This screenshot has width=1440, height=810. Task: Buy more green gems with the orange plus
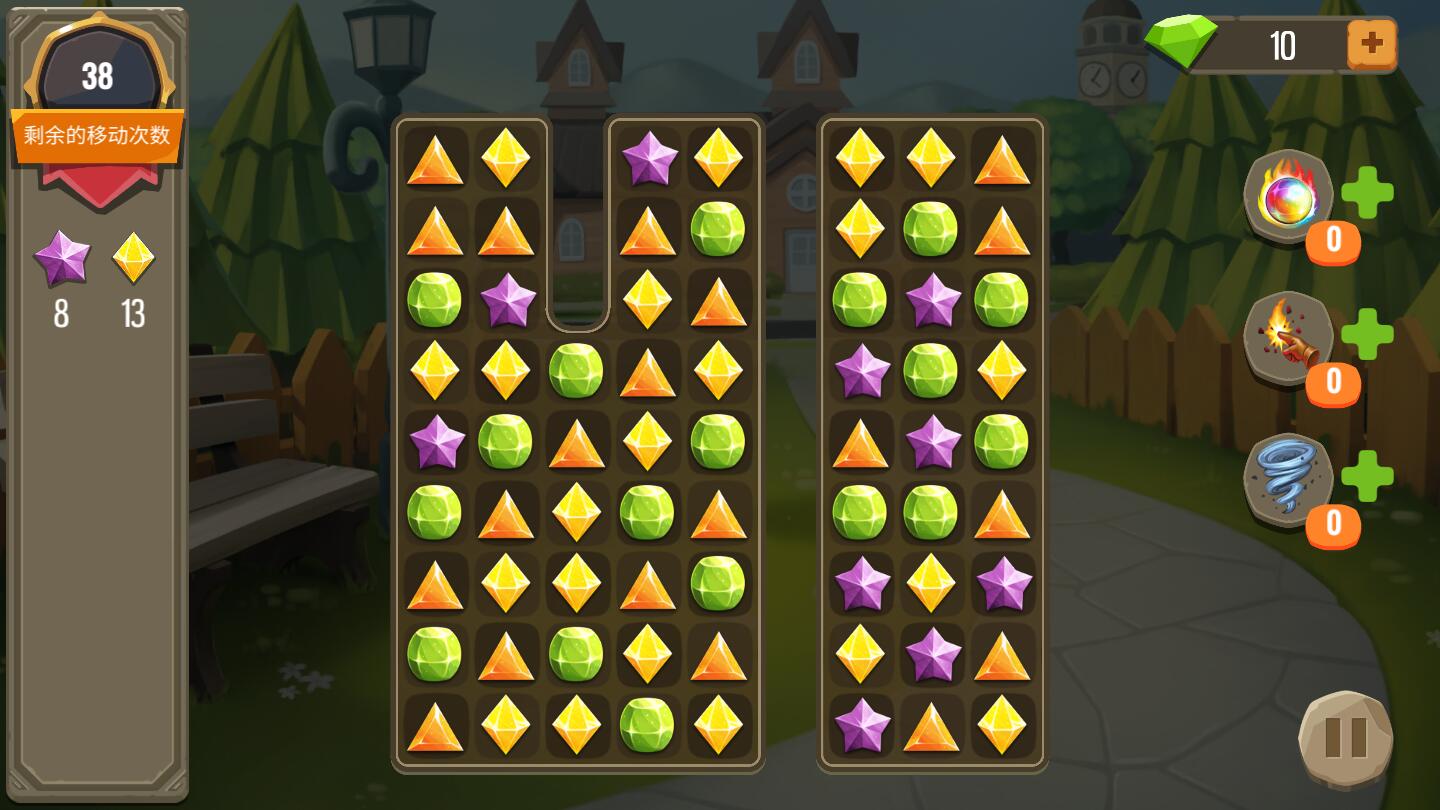tap(1371, 44)
